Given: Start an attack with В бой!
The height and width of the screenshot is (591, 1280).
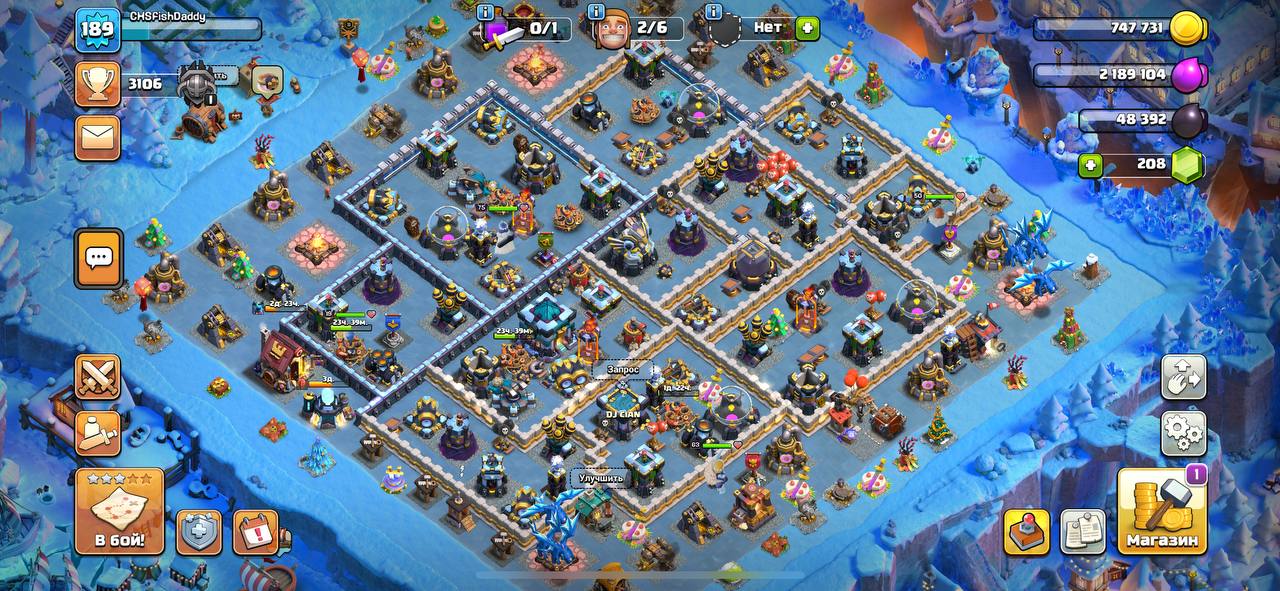Looking at the screenshot, I should tap(119, 512).
